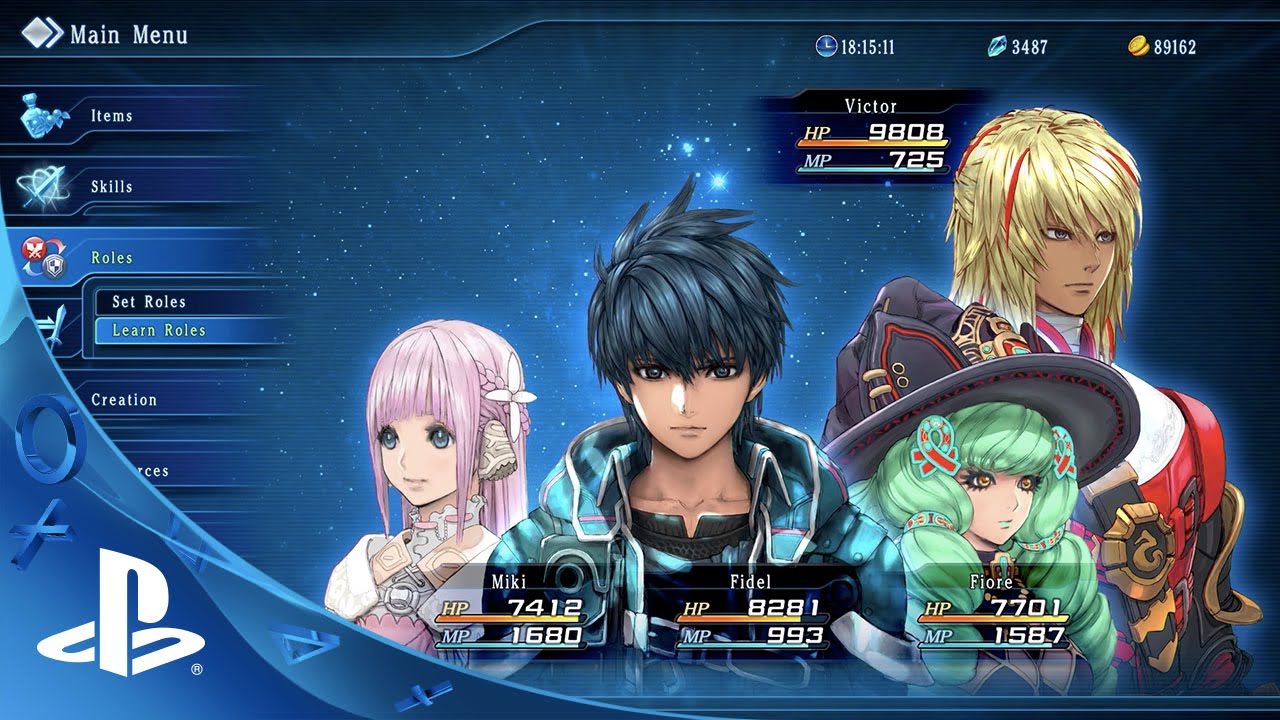Select Victor's status panel

tap(871, 135)
